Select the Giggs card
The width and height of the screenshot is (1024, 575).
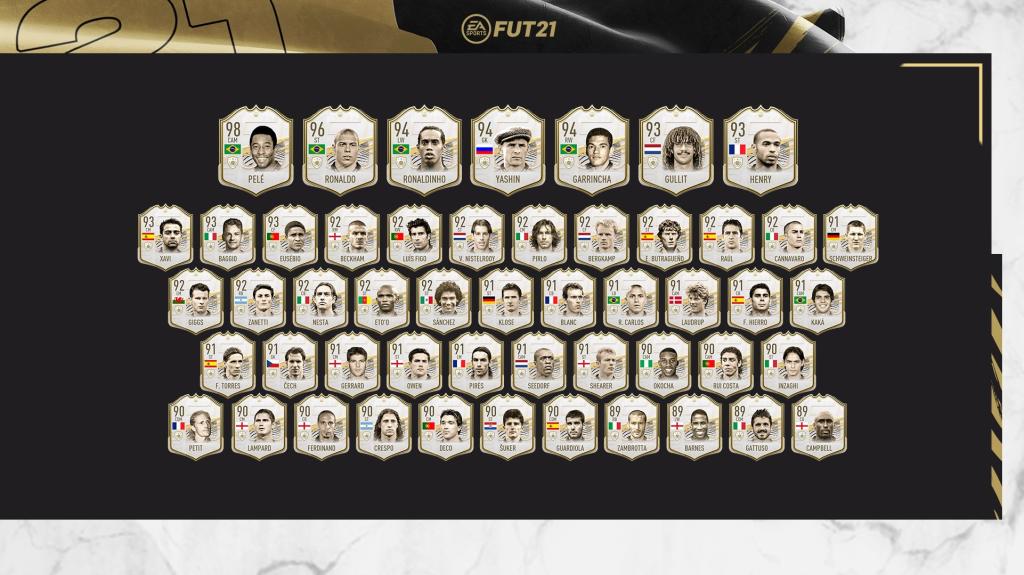[196, 300]
